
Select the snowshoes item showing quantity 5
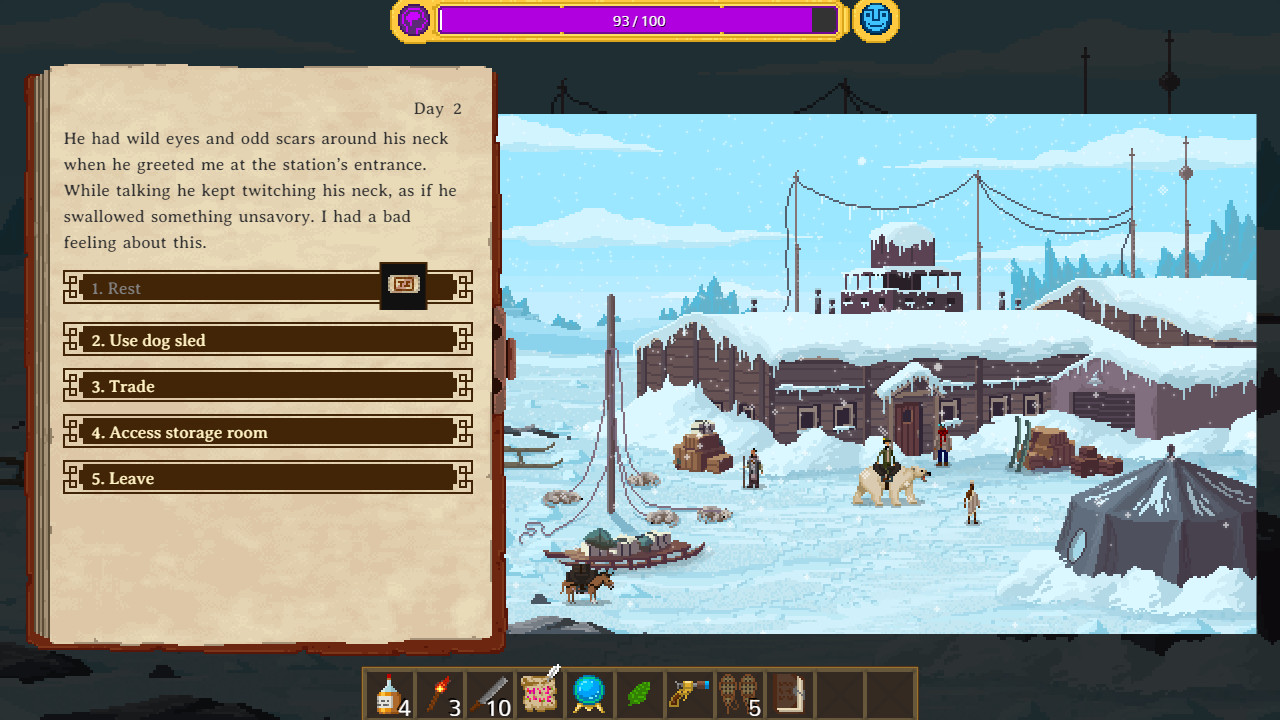(738, 695)
